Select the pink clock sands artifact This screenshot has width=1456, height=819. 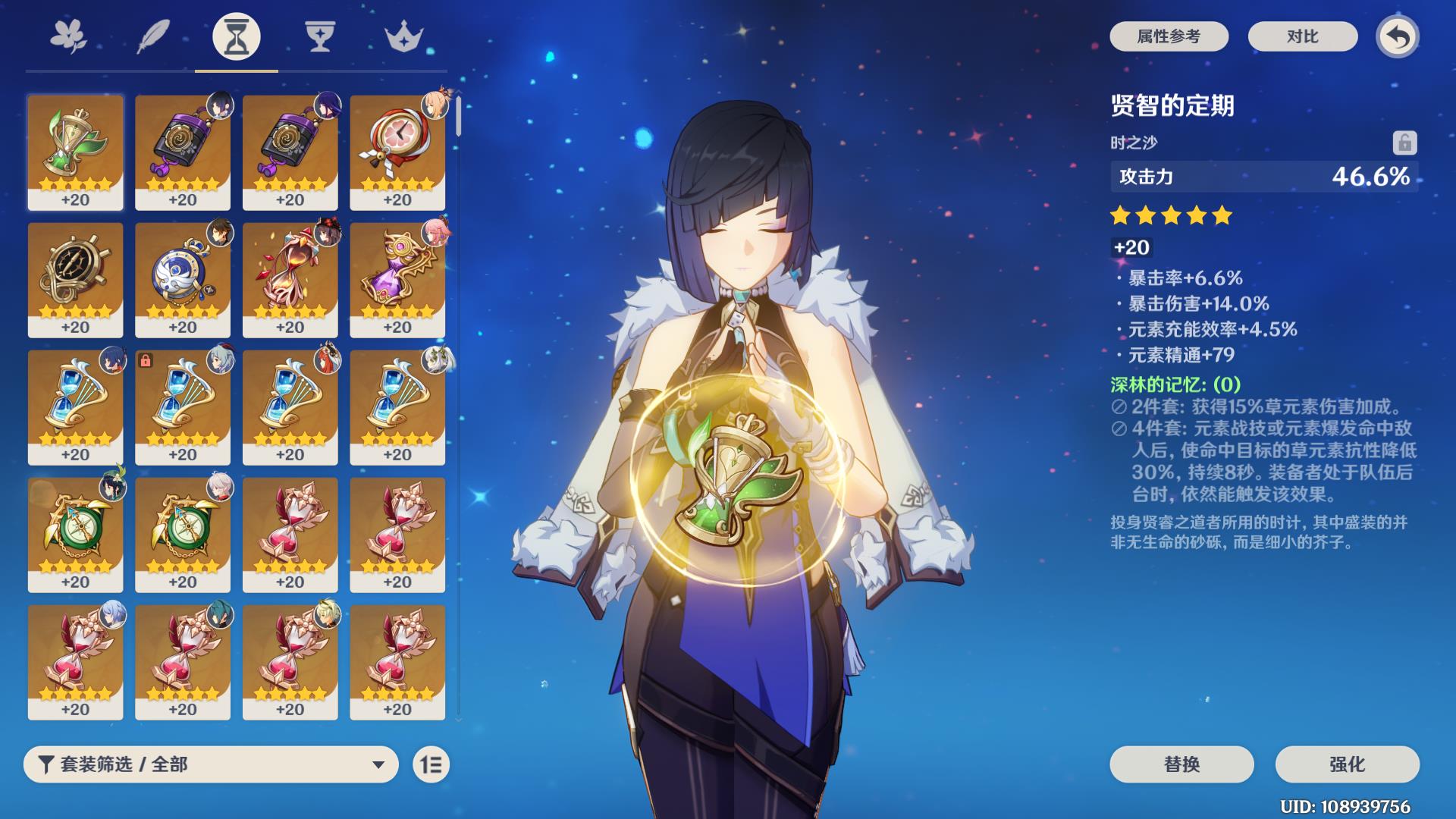(397, 152)
